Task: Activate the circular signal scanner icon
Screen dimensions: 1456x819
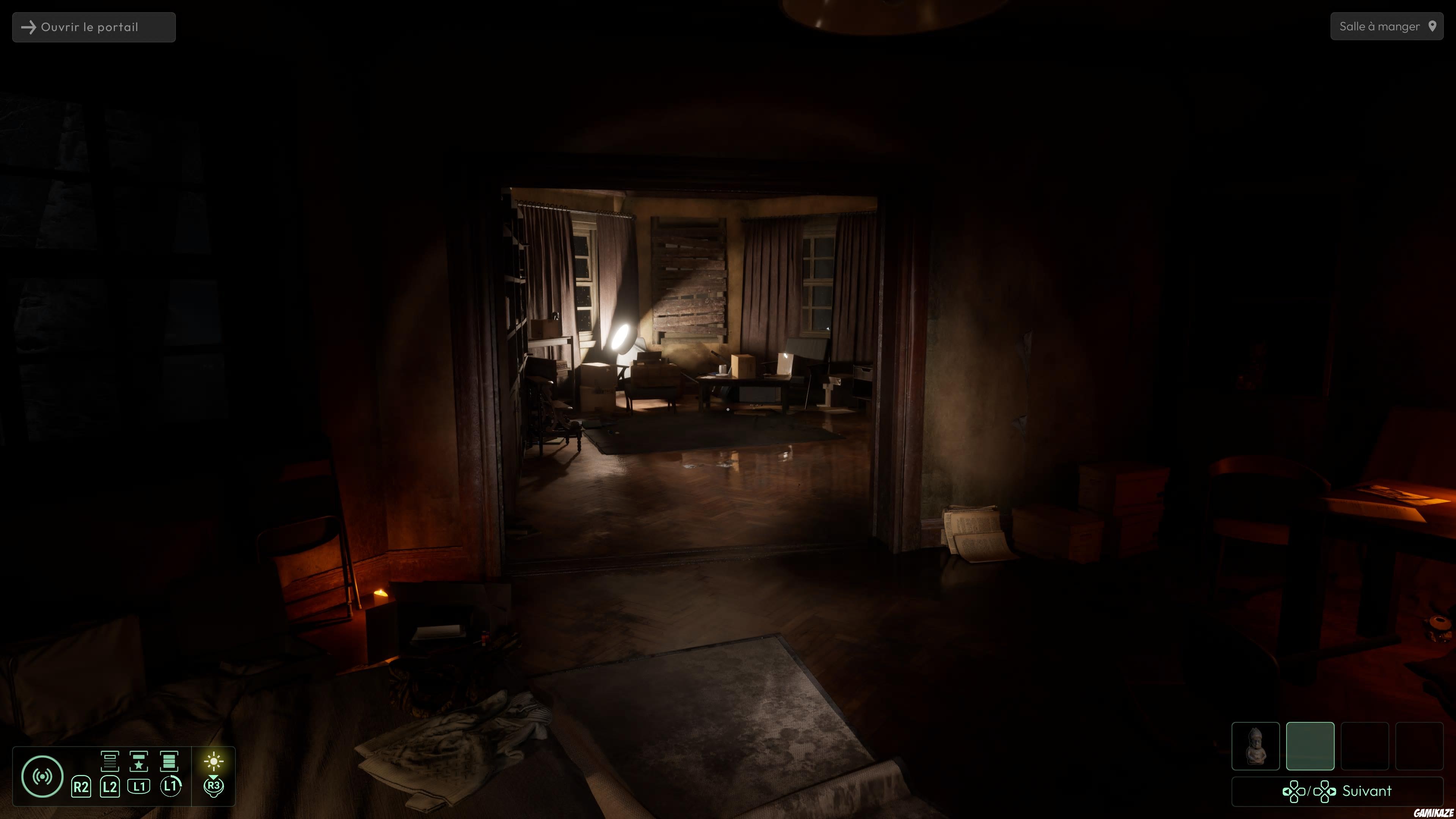Action: coord(42,776)
